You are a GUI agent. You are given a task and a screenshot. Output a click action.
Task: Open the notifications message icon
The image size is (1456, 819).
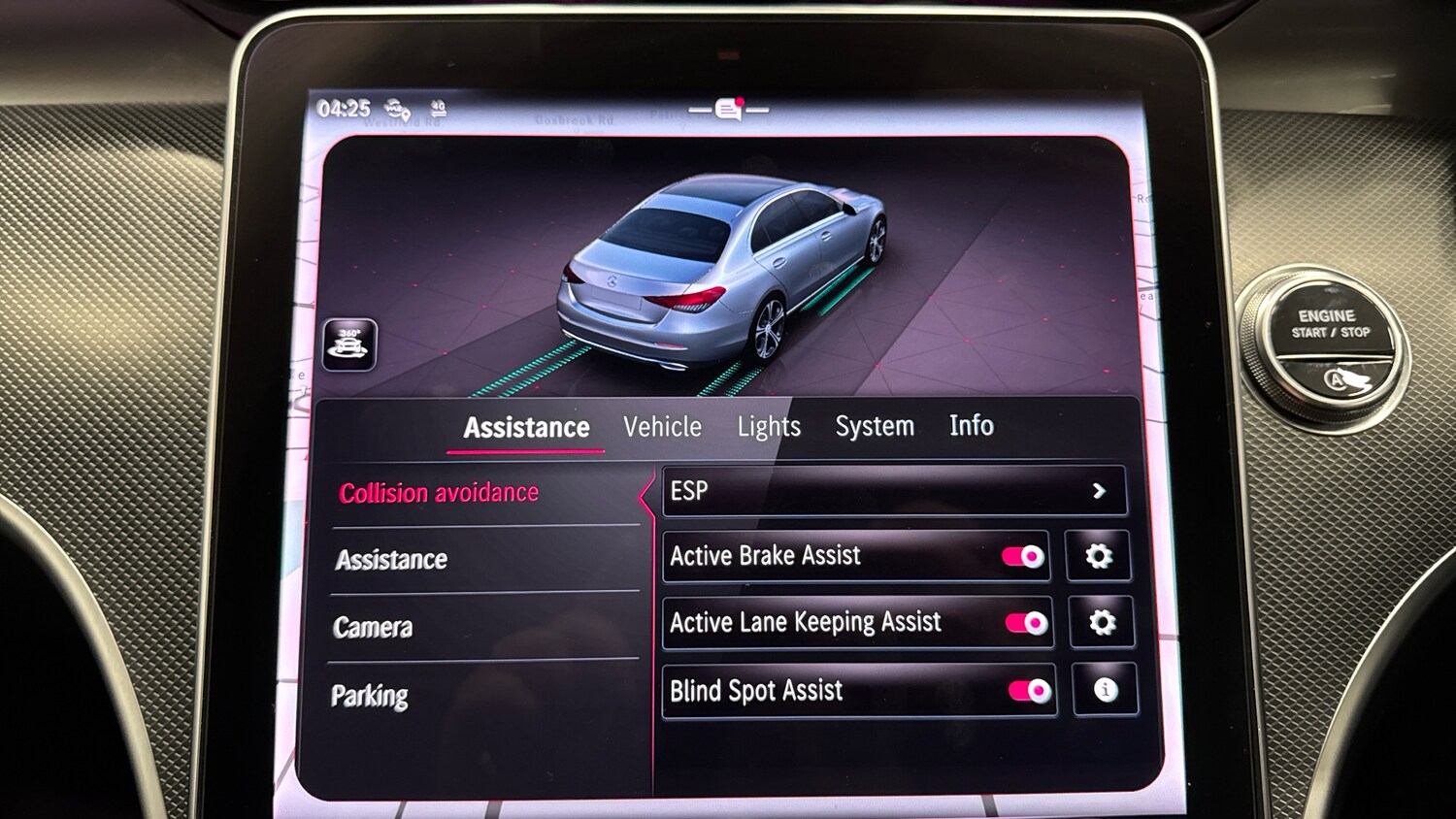726,109
